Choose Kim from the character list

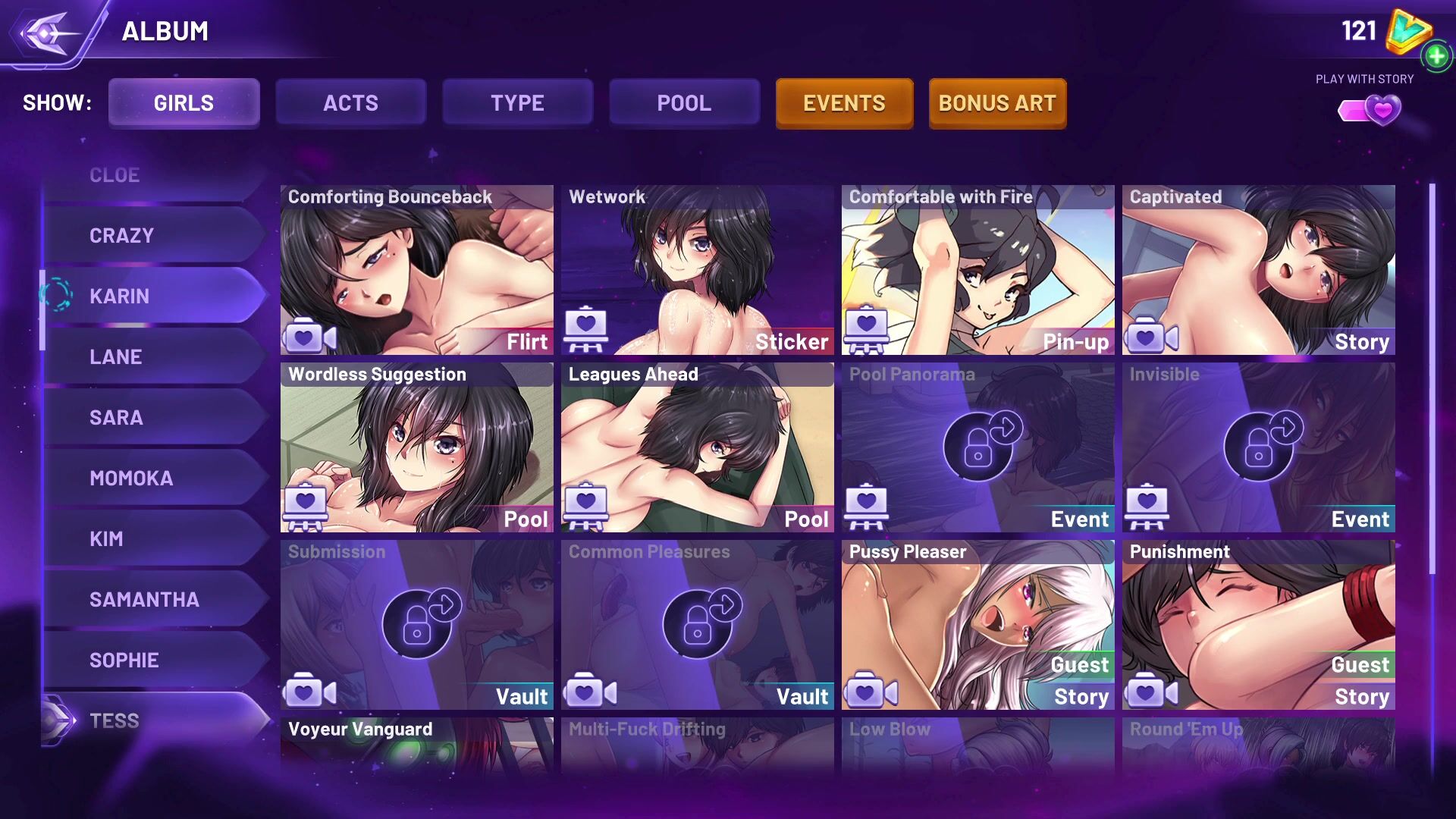click(152, 539)
